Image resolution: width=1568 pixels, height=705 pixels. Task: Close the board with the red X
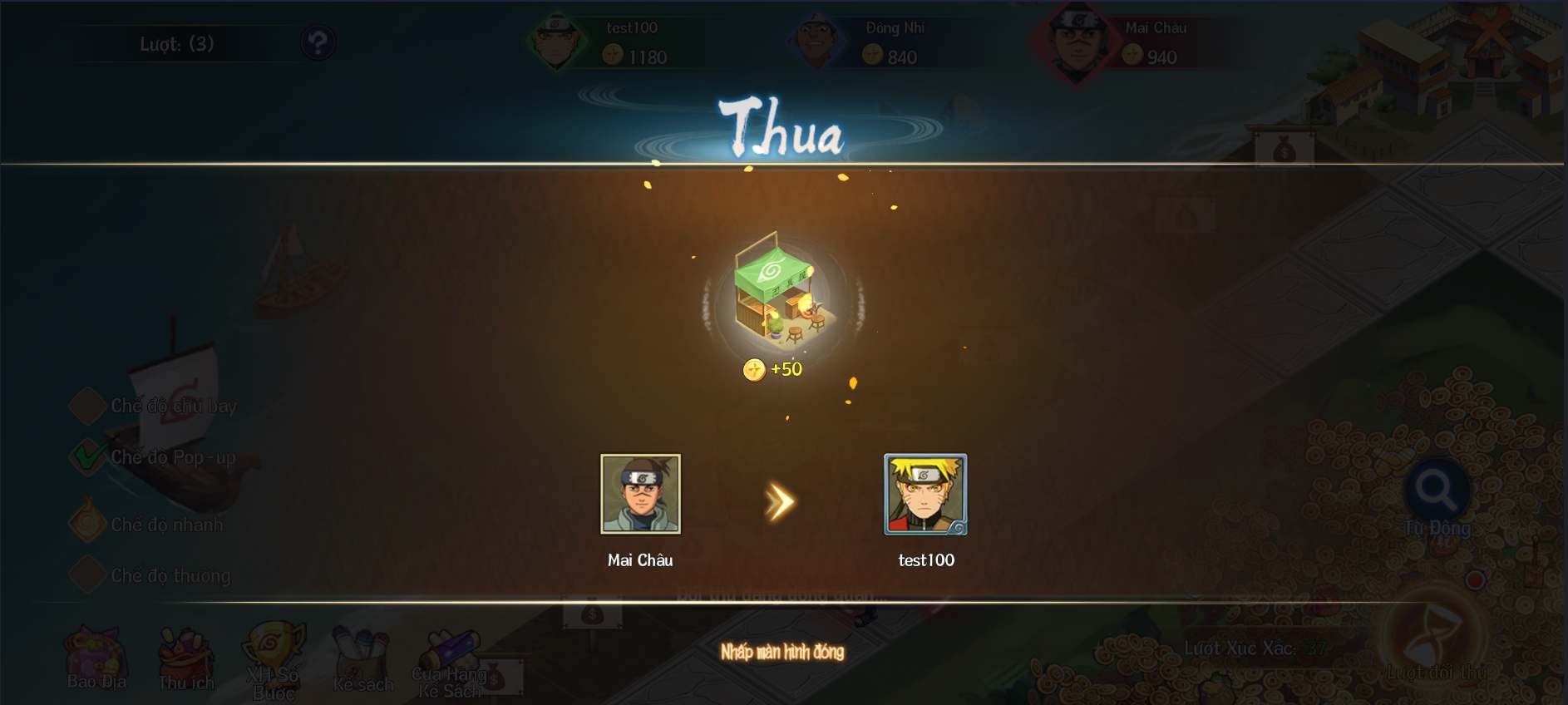point(1493,32)
